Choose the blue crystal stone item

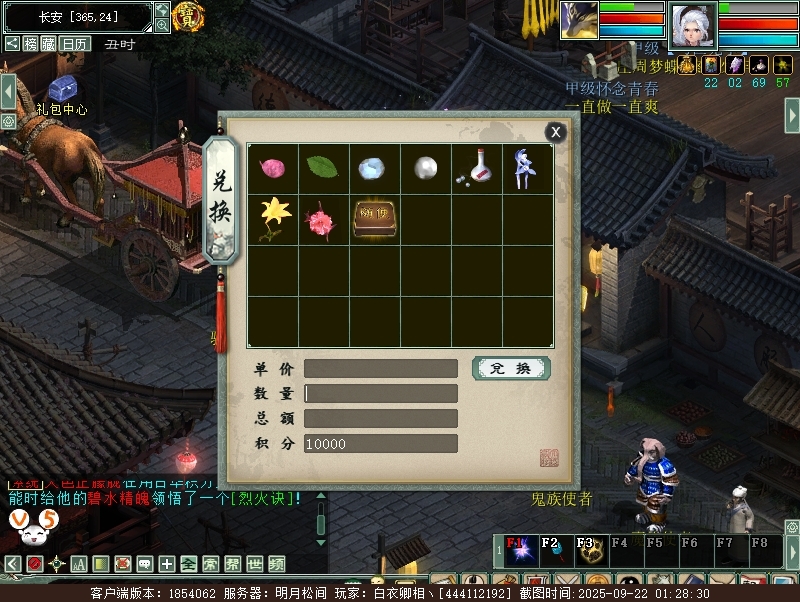[x=374, y=168]
